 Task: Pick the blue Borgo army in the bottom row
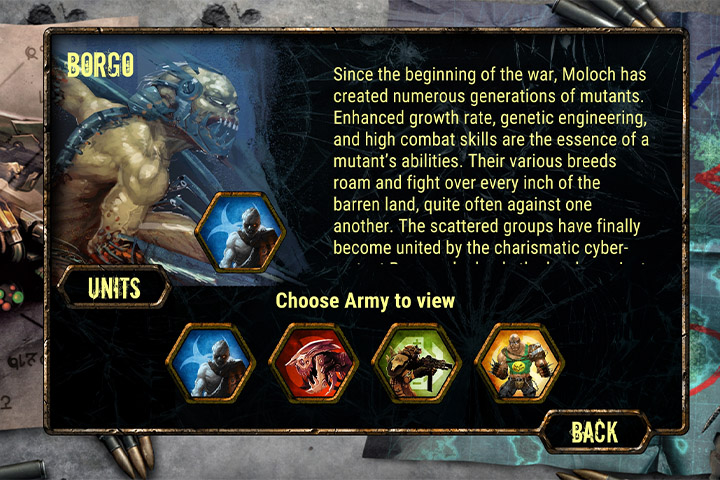tap(211, 362)
